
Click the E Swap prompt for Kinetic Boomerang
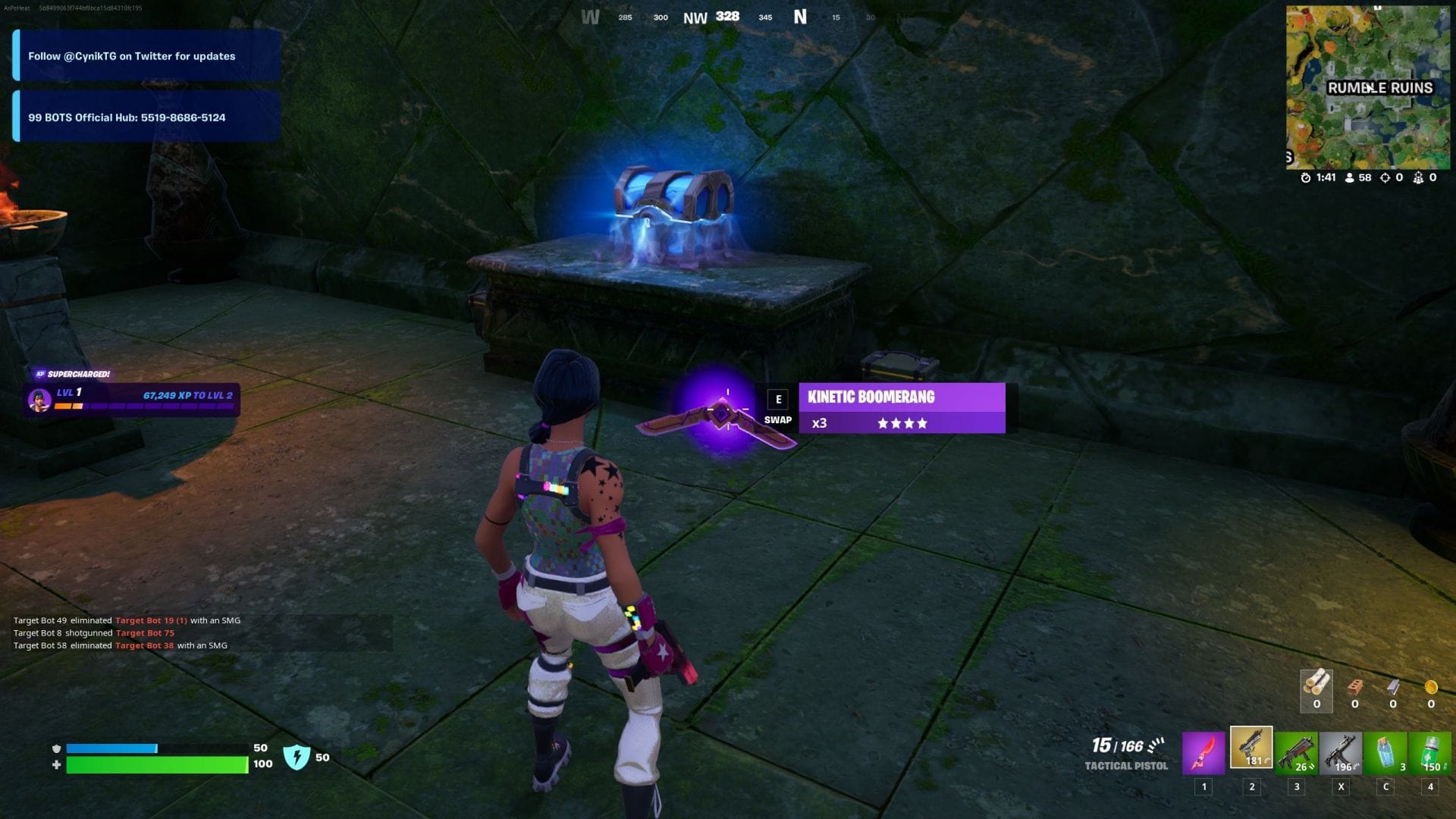coord(777,407)
